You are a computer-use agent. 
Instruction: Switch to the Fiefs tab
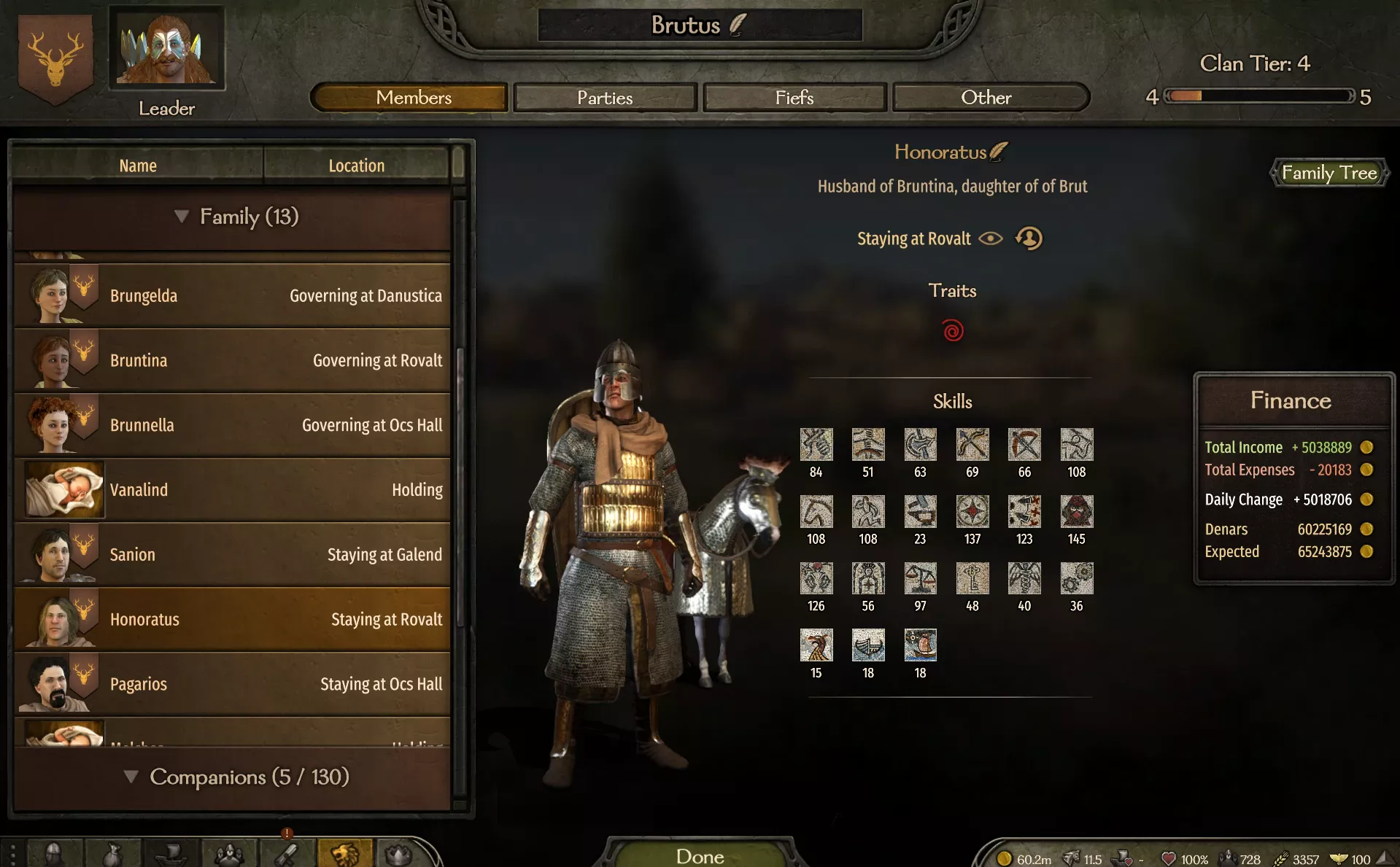(x=794, y=97)
